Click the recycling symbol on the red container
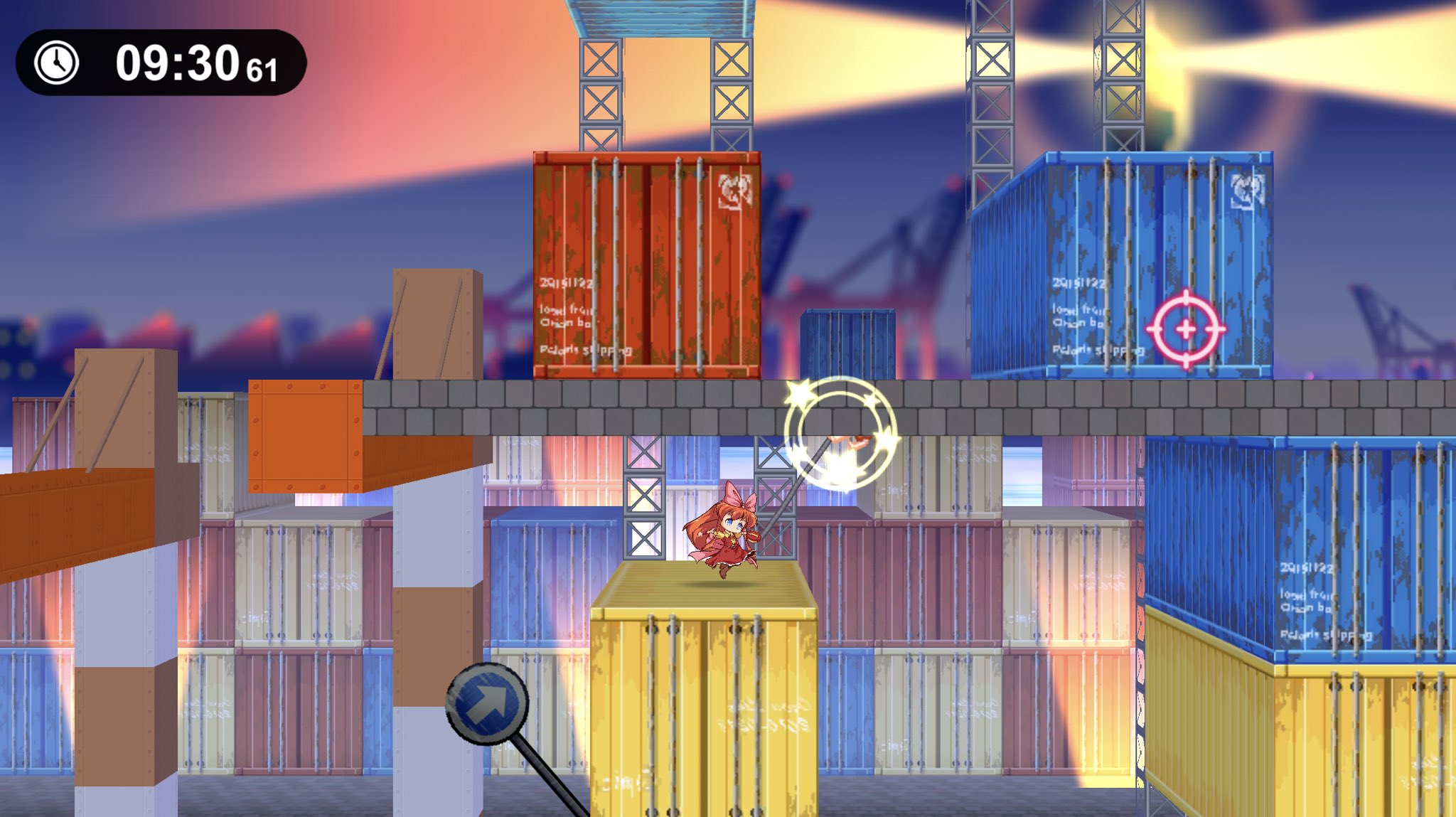The width and height of the screenshot is (1456, 817). (x=736, y=190)
